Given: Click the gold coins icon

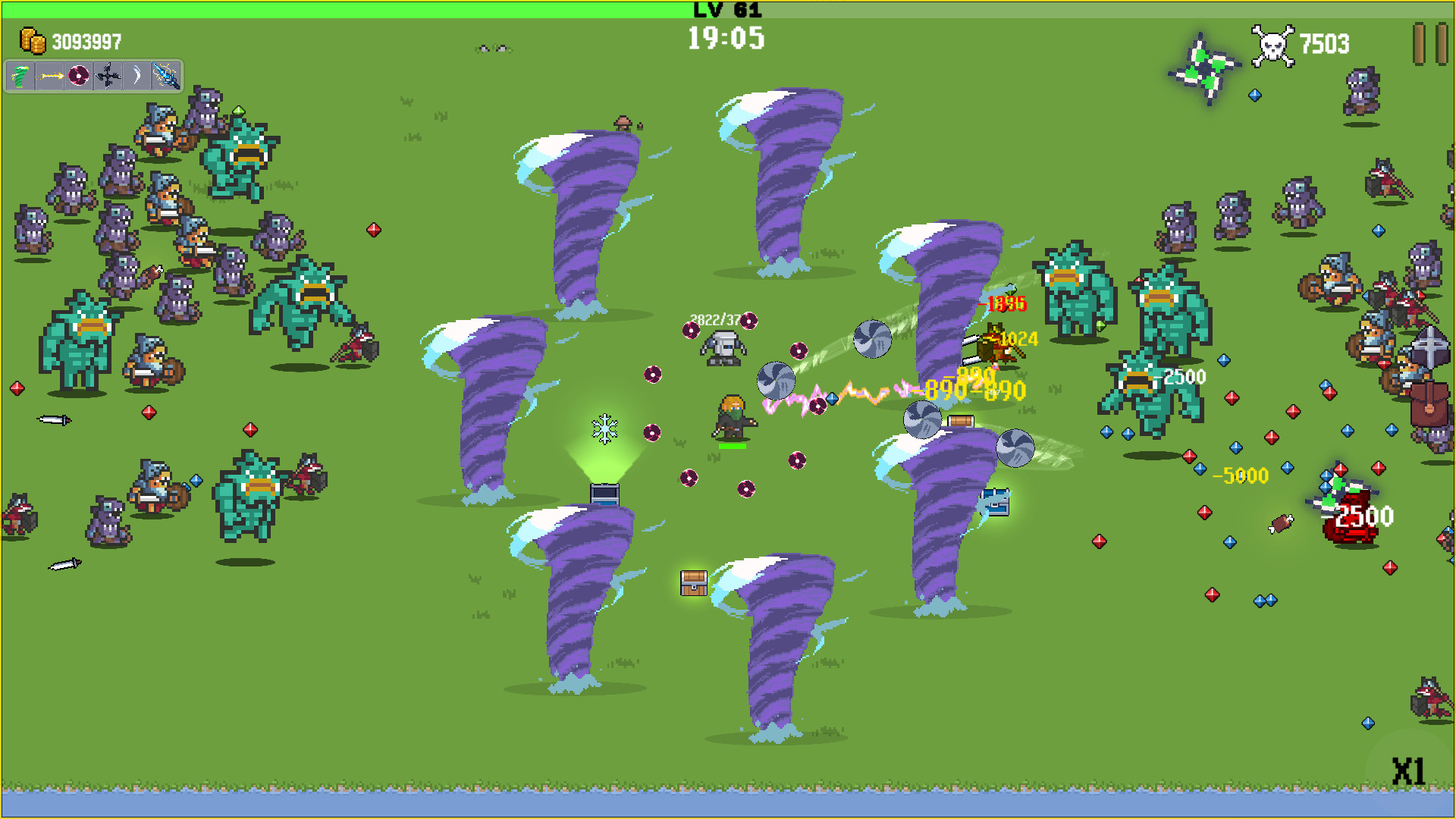Looking at the screenshot, I should pos(33,41).
